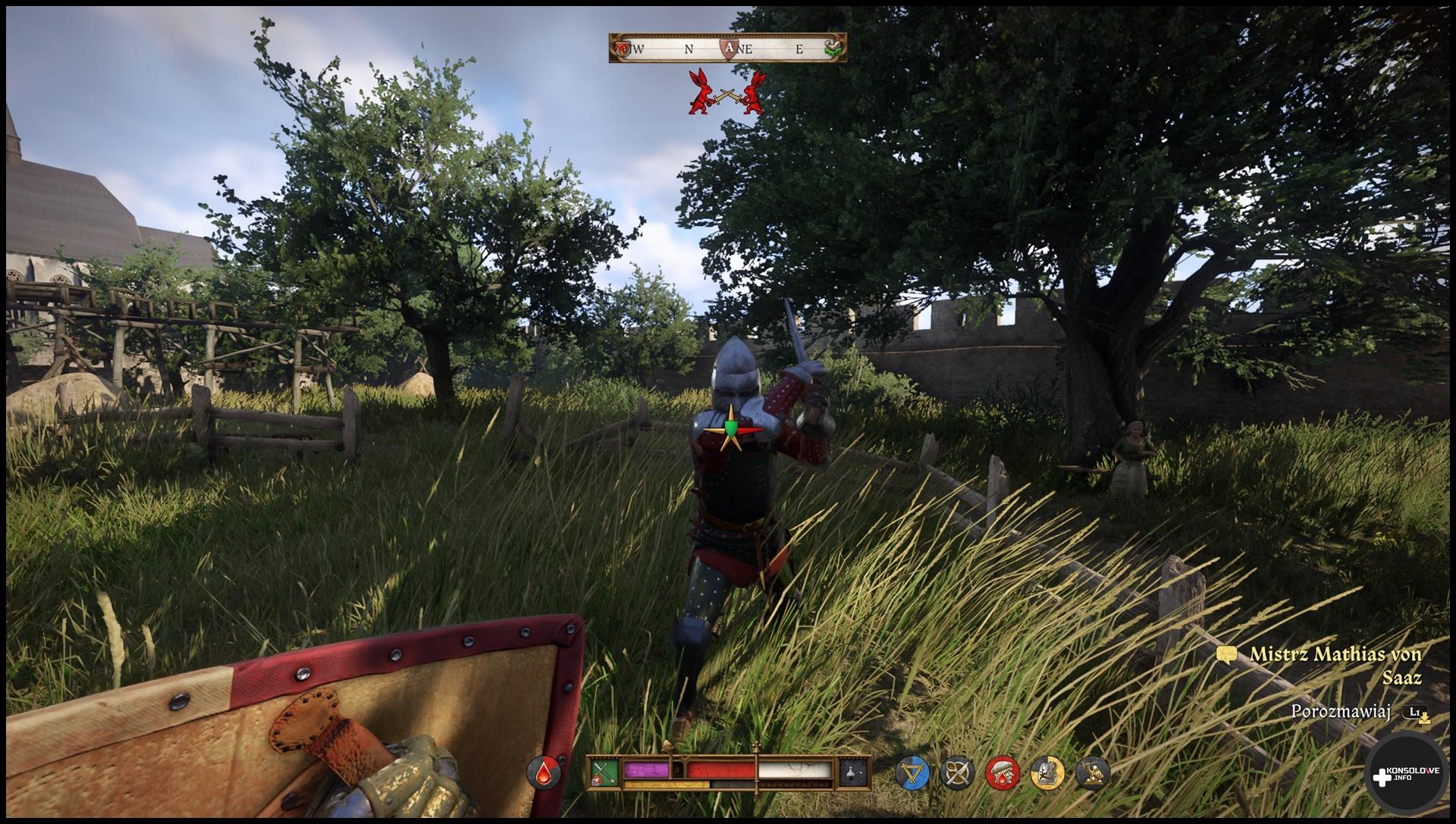Click the blue triangle buff icon
The height and width of the screenshot is (824, 1456).
pyautogui.click(x=912, y=773)
